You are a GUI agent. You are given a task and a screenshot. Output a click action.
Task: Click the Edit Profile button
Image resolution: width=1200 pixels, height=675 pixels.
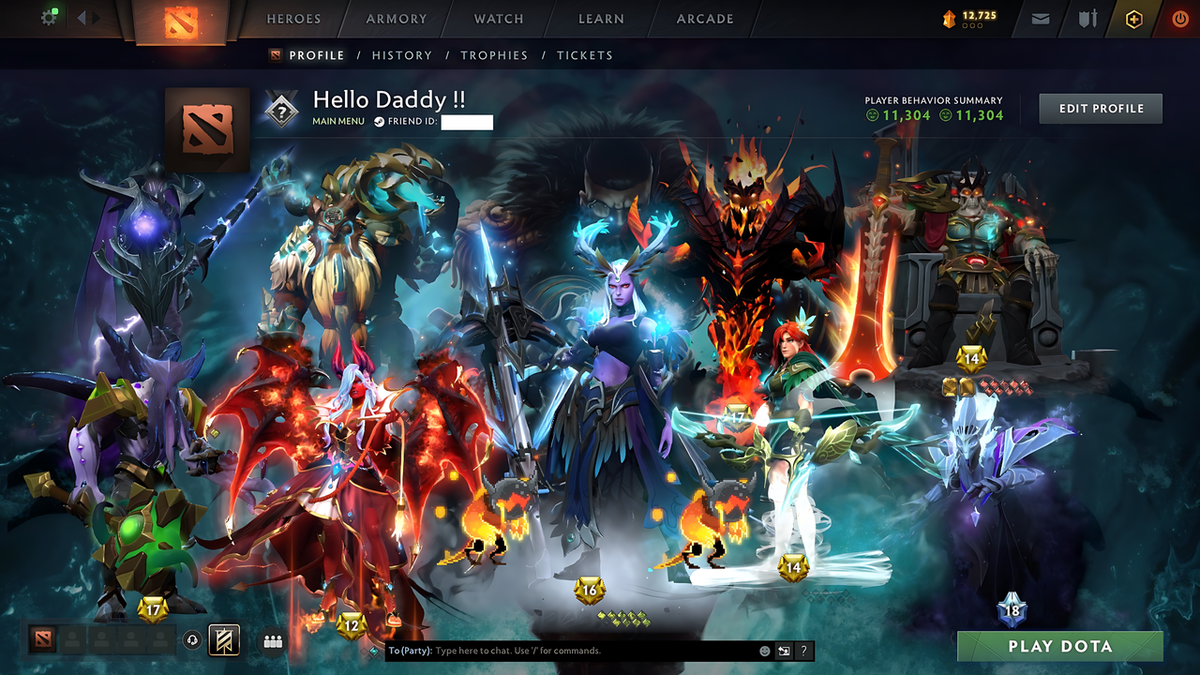click(1100, 108)
